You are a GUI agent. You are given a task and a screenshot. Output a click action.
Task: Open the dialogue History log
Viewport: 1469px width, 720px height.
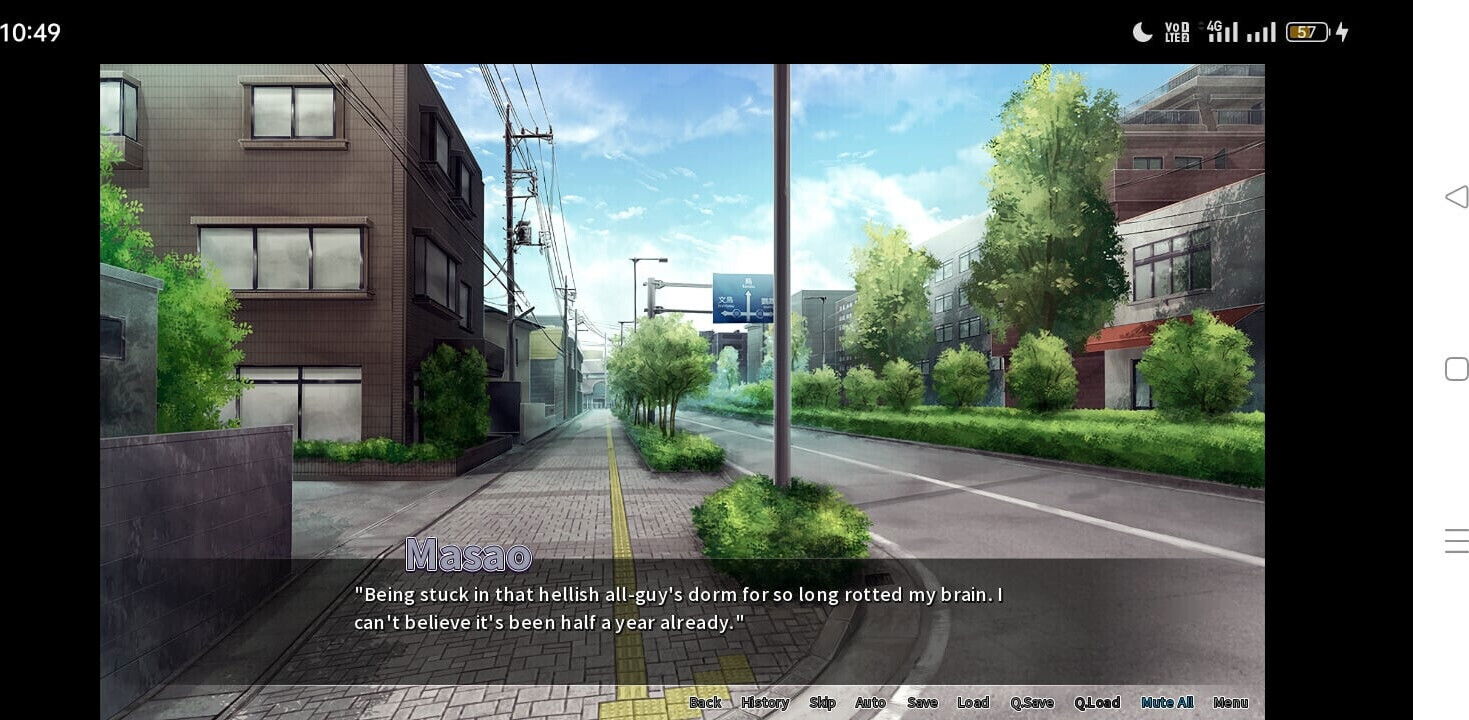click(765, 703)
